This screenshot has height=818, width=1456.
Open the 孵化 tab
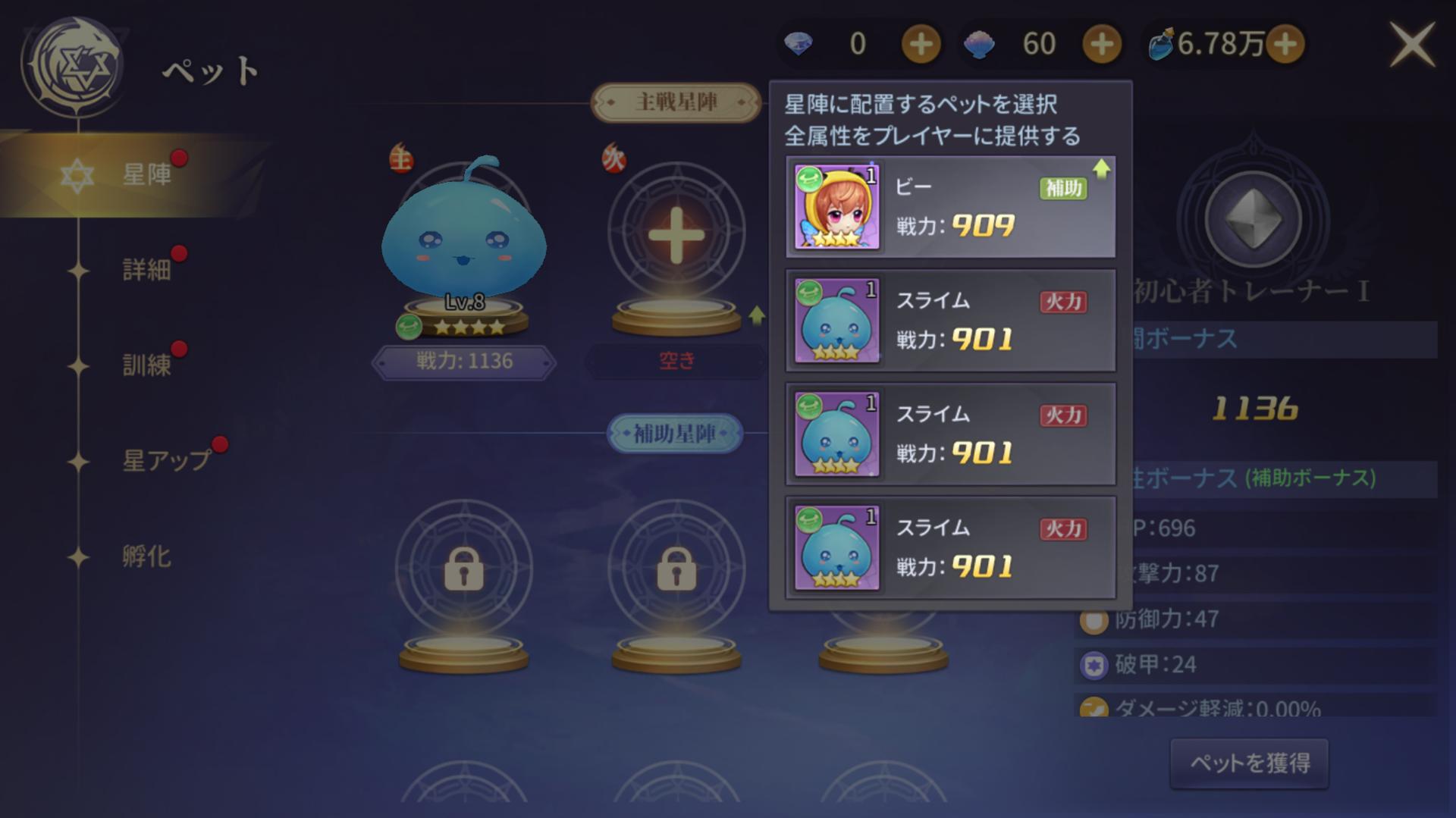click(x=146, y=556)
